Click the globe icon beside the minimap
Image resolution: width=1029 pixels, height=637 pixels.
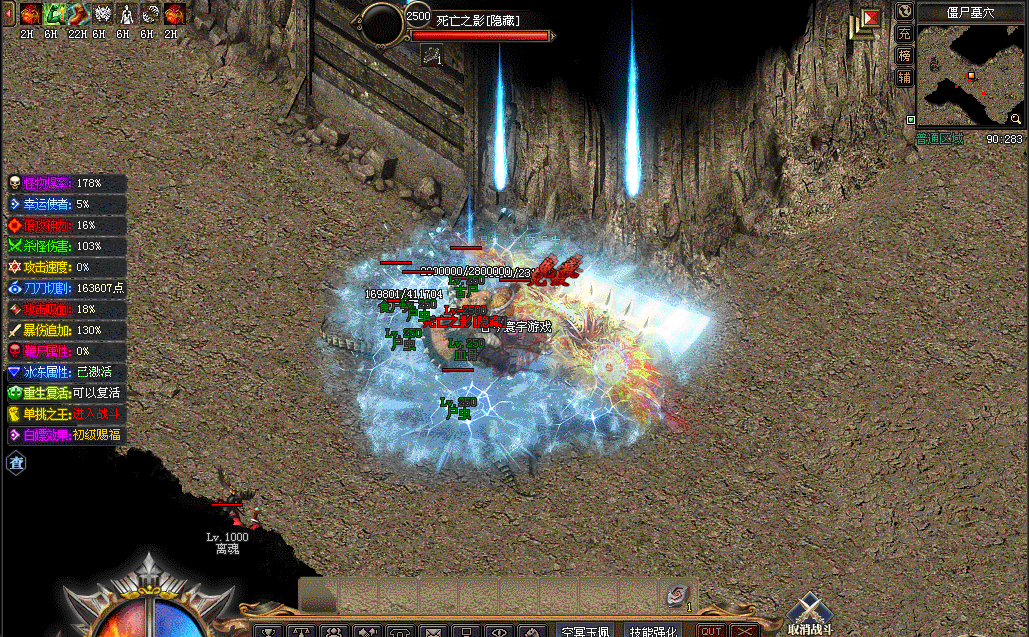tap(904, 11)
